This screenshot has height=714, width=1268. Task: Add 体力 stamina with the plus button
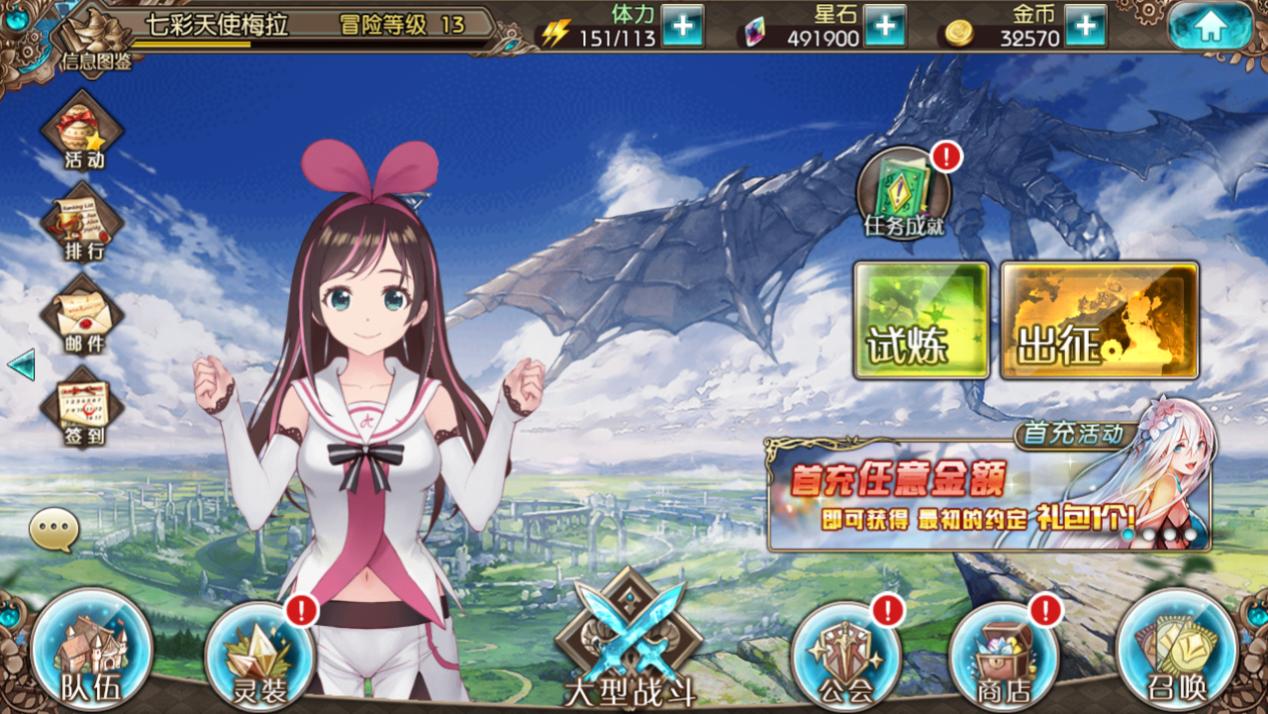click(x=682, y=26)
